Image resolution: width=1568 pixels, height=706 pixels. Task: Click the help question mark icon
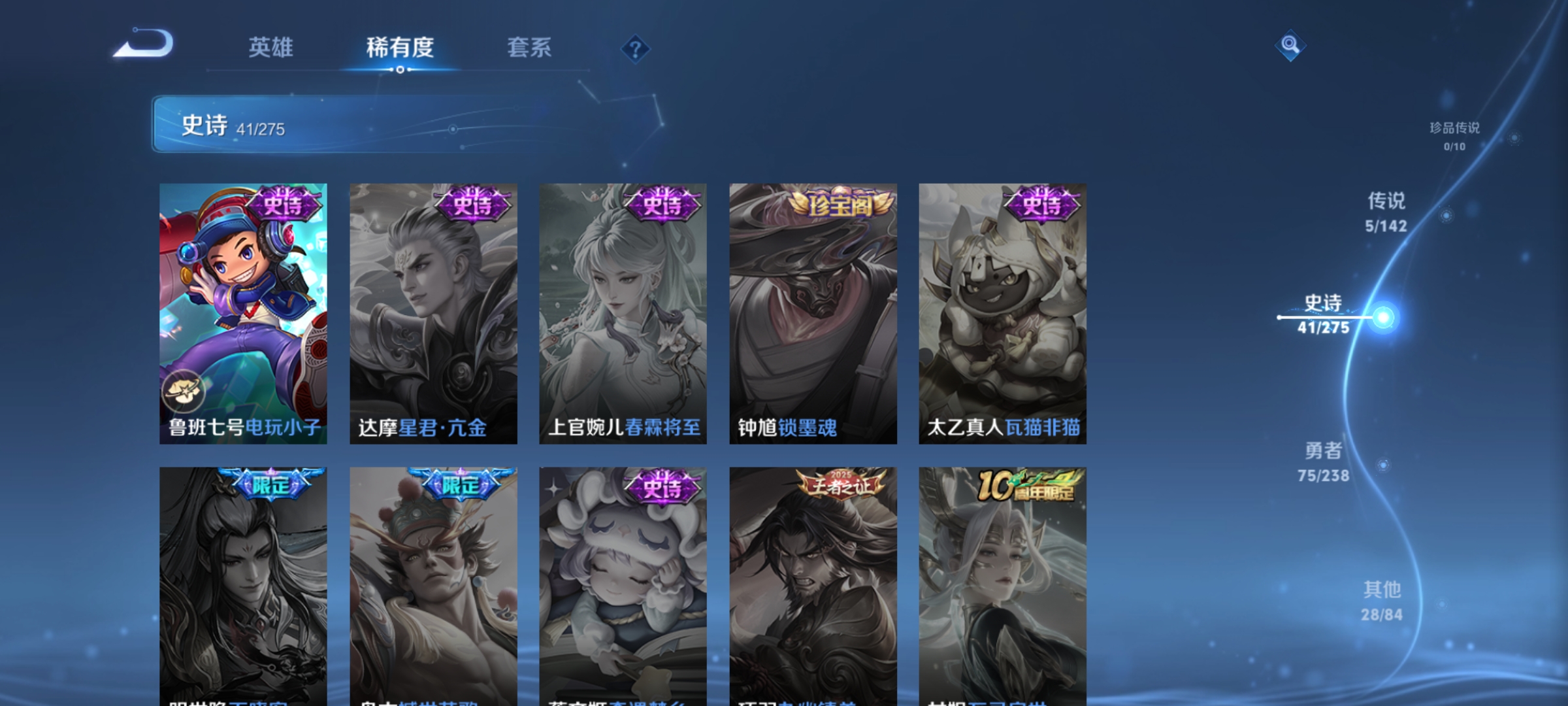point(636,50)
